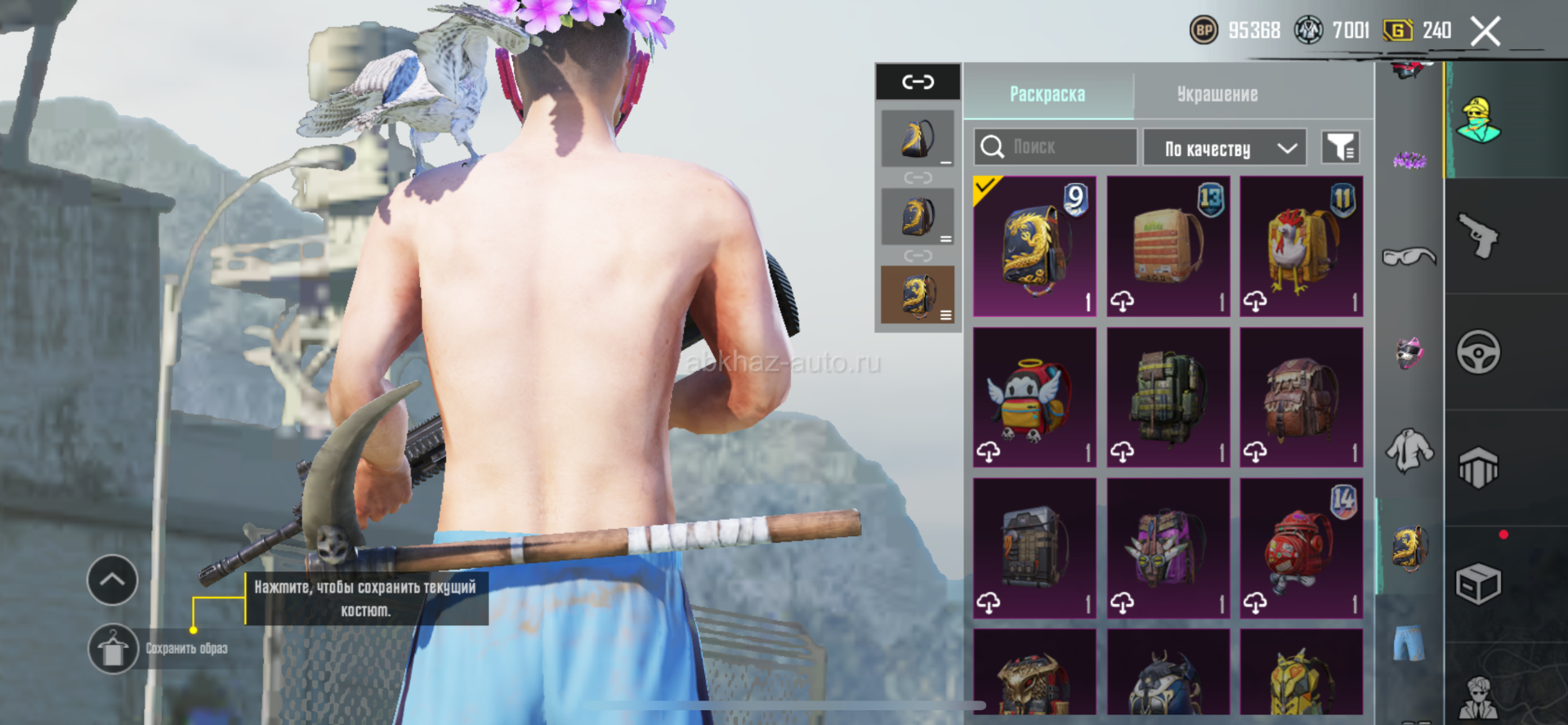Select the golden dragon backpack skin
The image size is (1568, 725).
tap(1034, 246)
